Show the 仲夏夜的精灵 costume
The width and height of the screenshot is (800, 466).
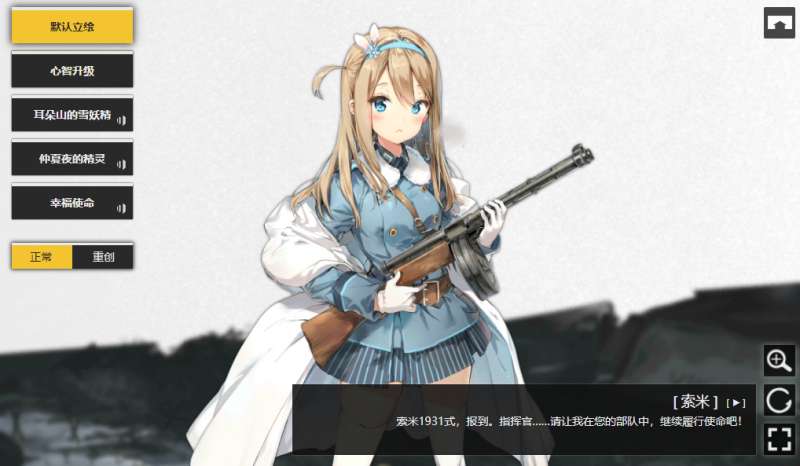point(72,158)
